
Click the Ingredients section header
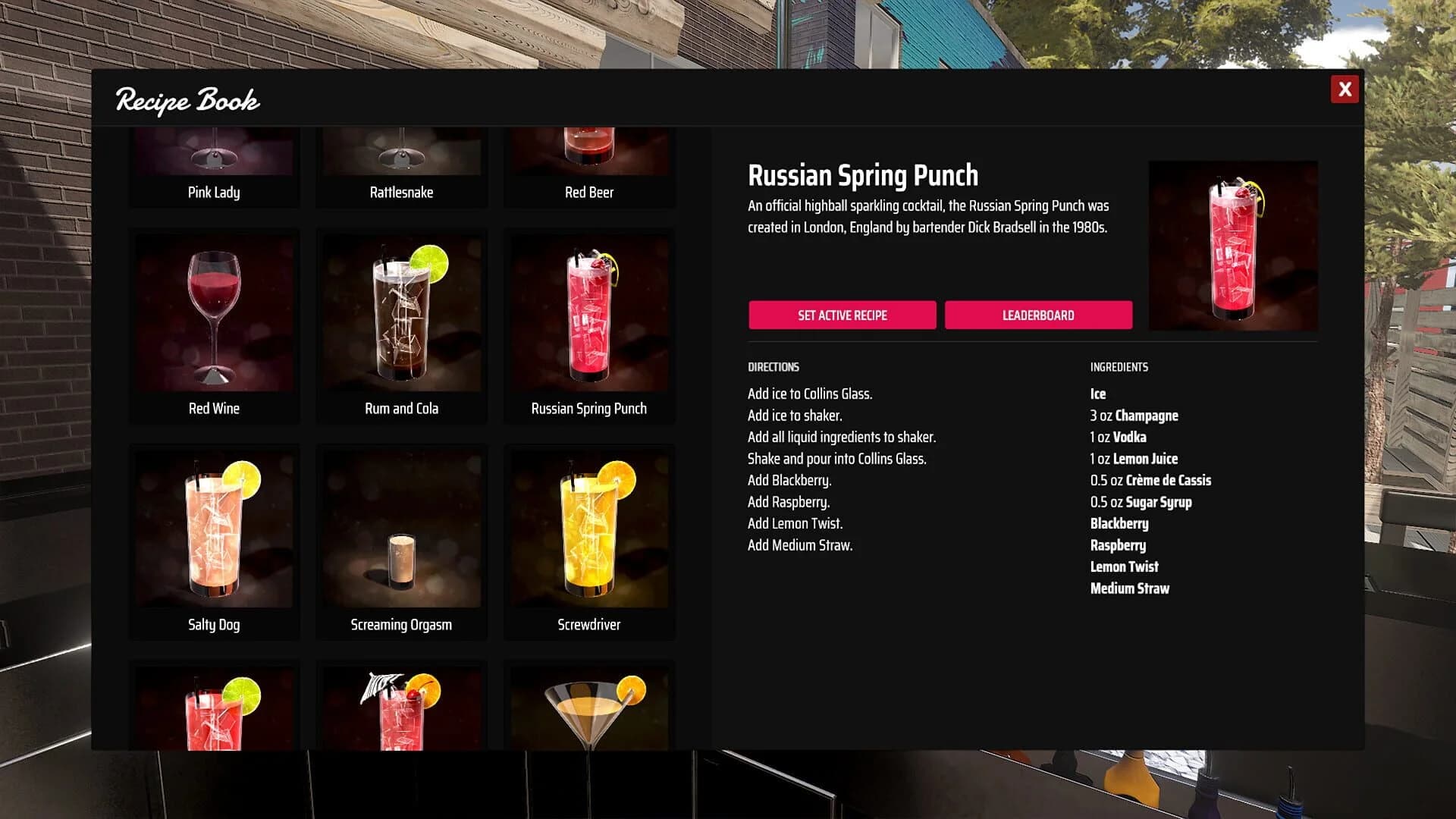(x=1119, y=366)
